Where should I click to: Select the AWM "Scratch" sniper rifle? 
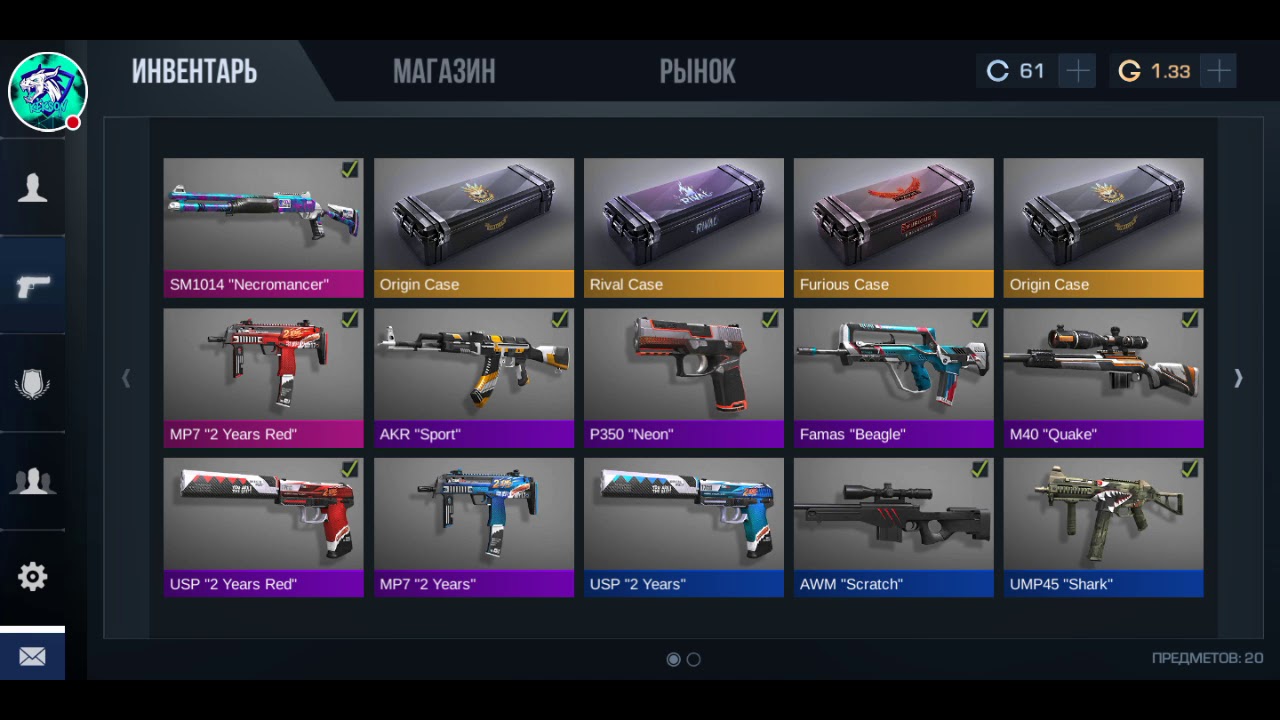point(893,527)
